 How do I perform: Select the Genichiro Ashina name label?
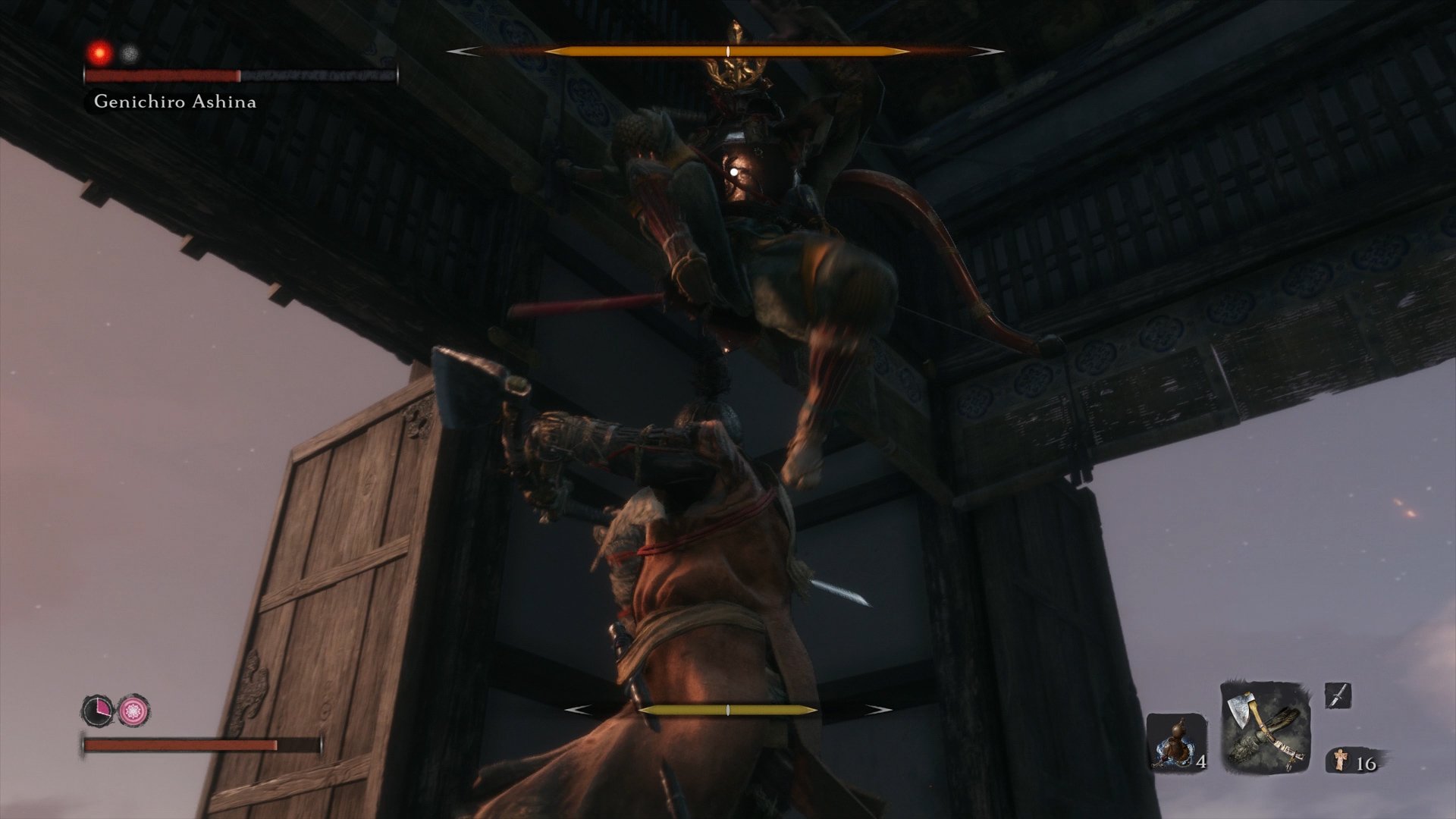[x=174, y=101]
